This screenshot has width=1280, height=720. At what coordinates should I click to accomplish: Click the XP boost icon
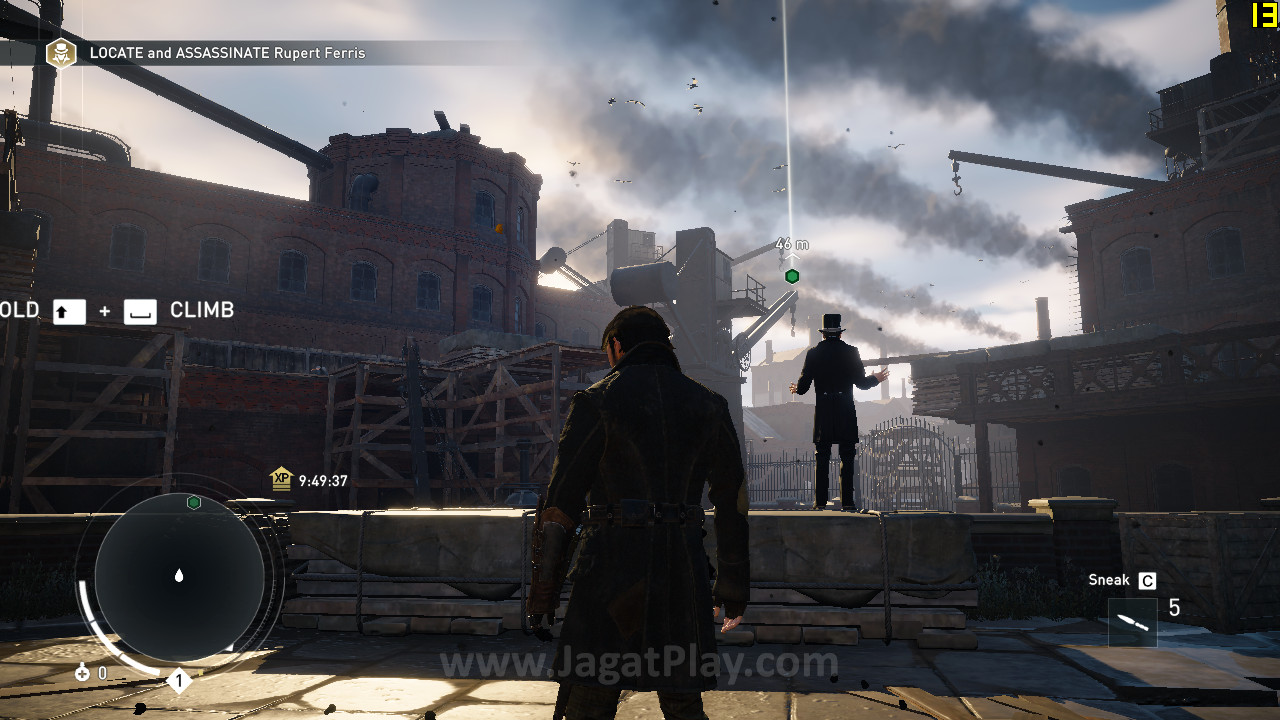[x=281, y=479]
